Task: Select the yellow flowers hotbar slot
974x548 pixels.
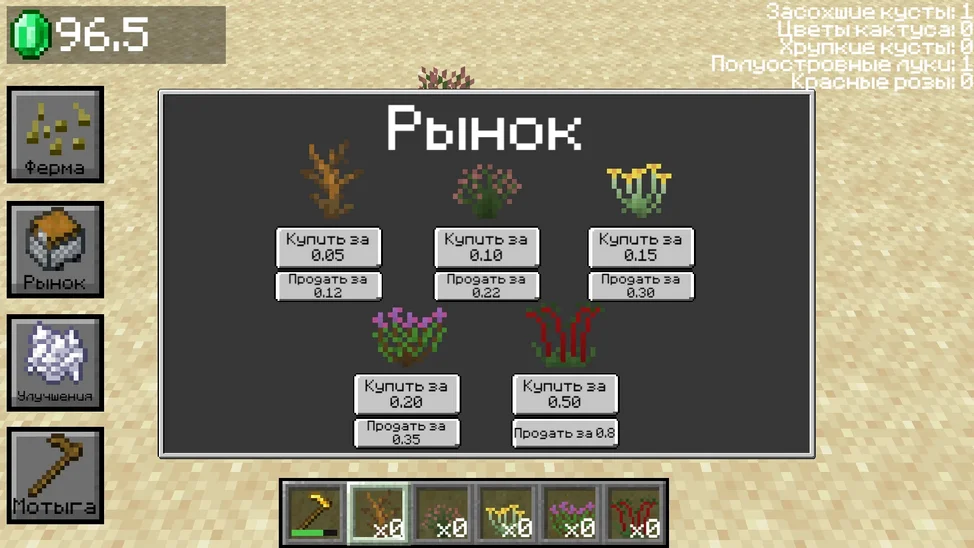Action: [x=506, y=513]
